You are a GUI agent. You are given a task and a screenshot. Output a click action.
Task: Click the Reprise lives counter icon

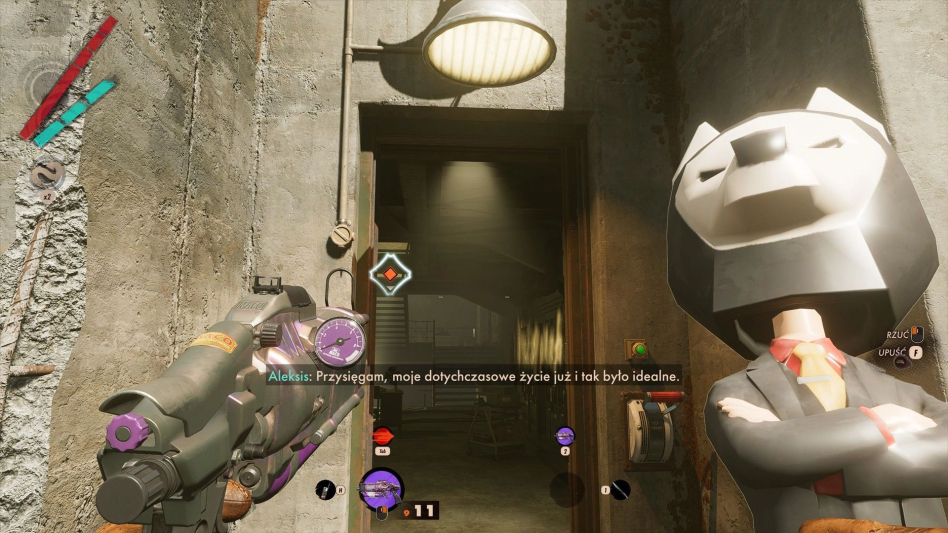point(46,175)
